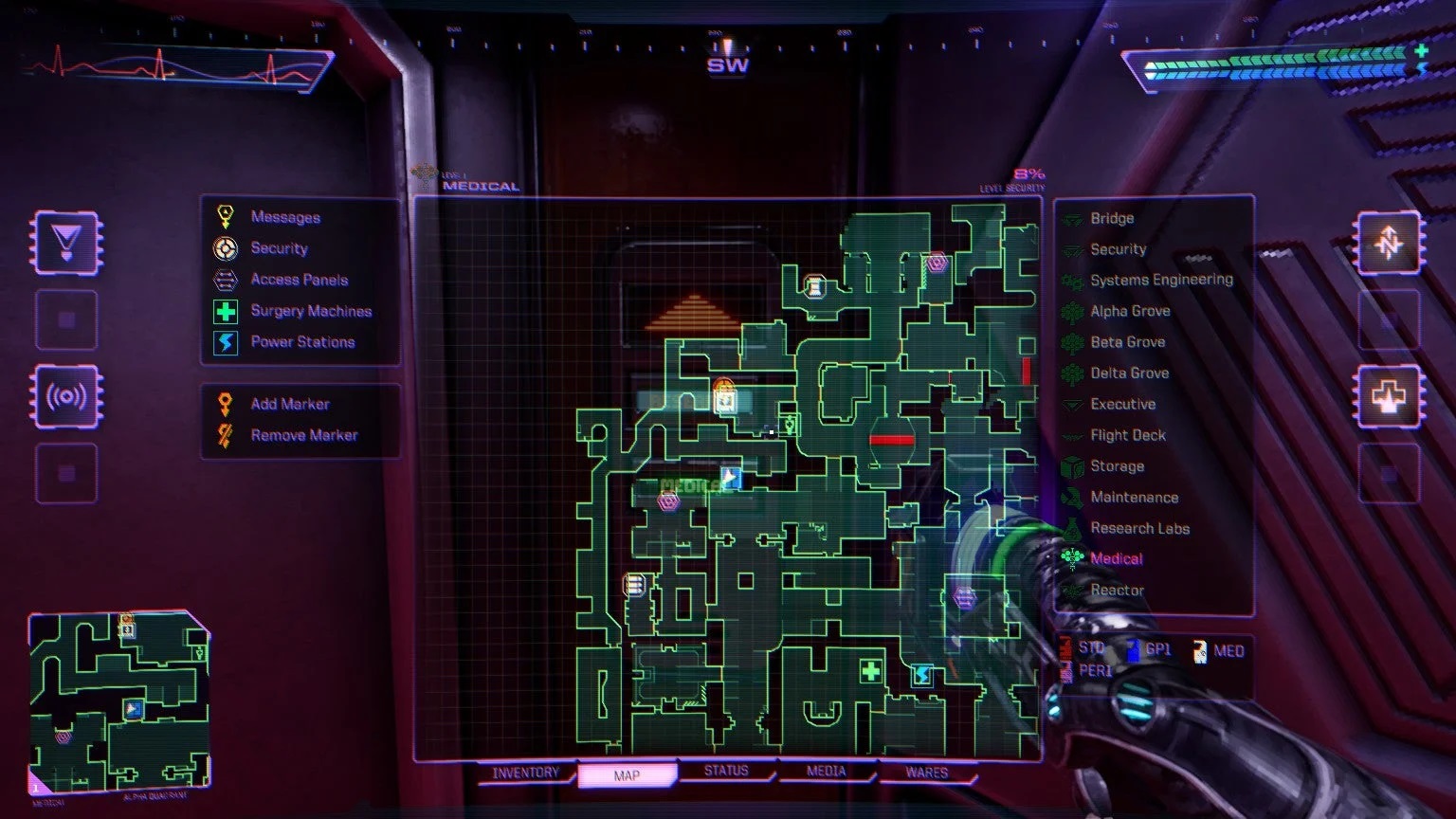This screenshot has height=819, width=1456.
Task: Click Add Marker
Action: (x=289, y=403)
